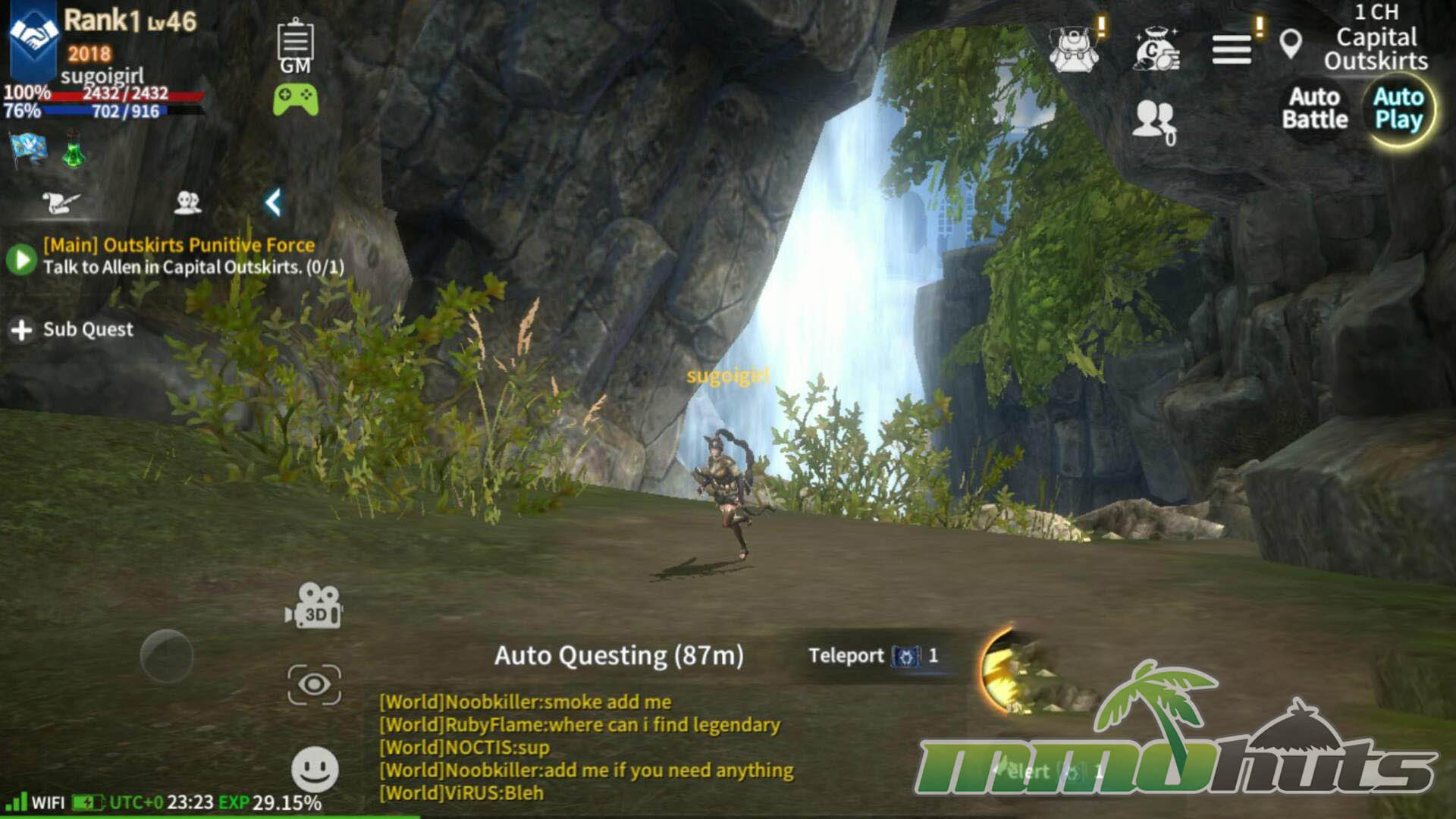Open the backpack inventory icon
The image size is (1456, 819).
coord(1074,49)
